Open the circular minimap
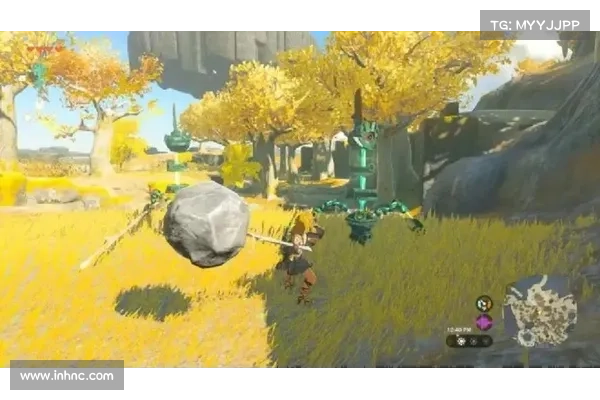Screen dimensions: 600x400 coord(540,311)
